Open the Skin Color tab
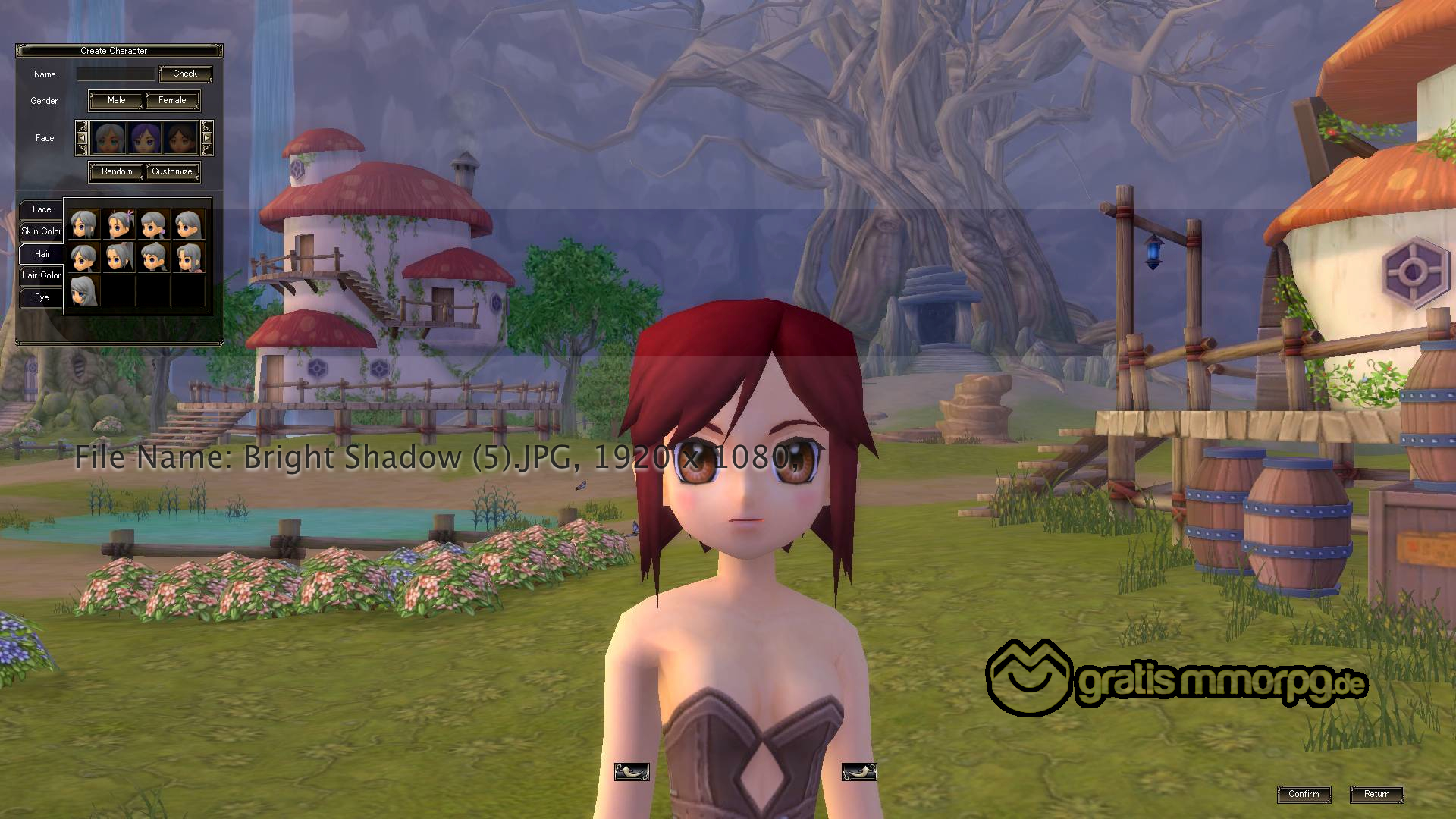 click(41, 231)
